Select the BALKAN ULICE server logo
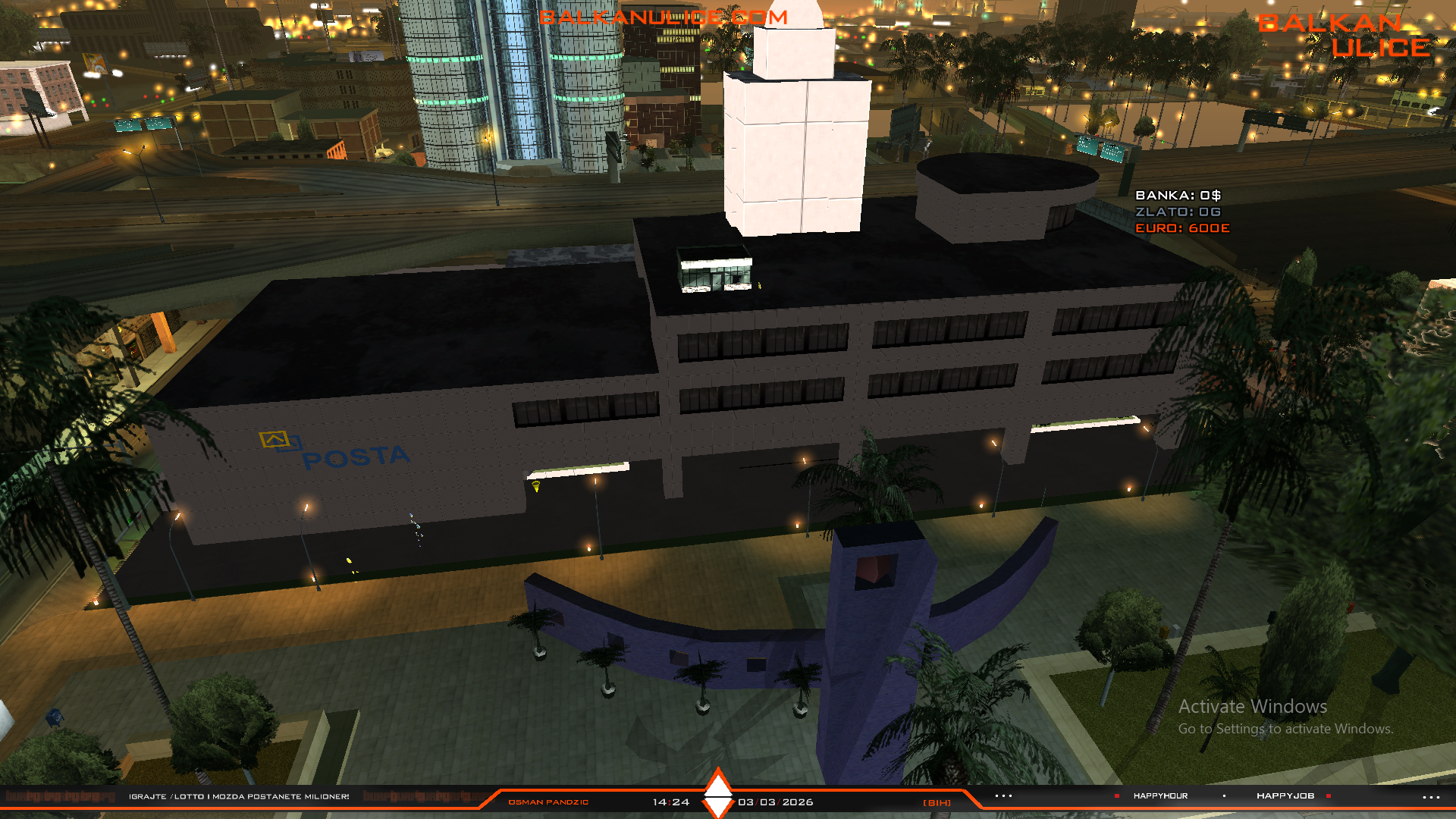The height and width of the screenshot is (819, 1456). coord(1343,36)
